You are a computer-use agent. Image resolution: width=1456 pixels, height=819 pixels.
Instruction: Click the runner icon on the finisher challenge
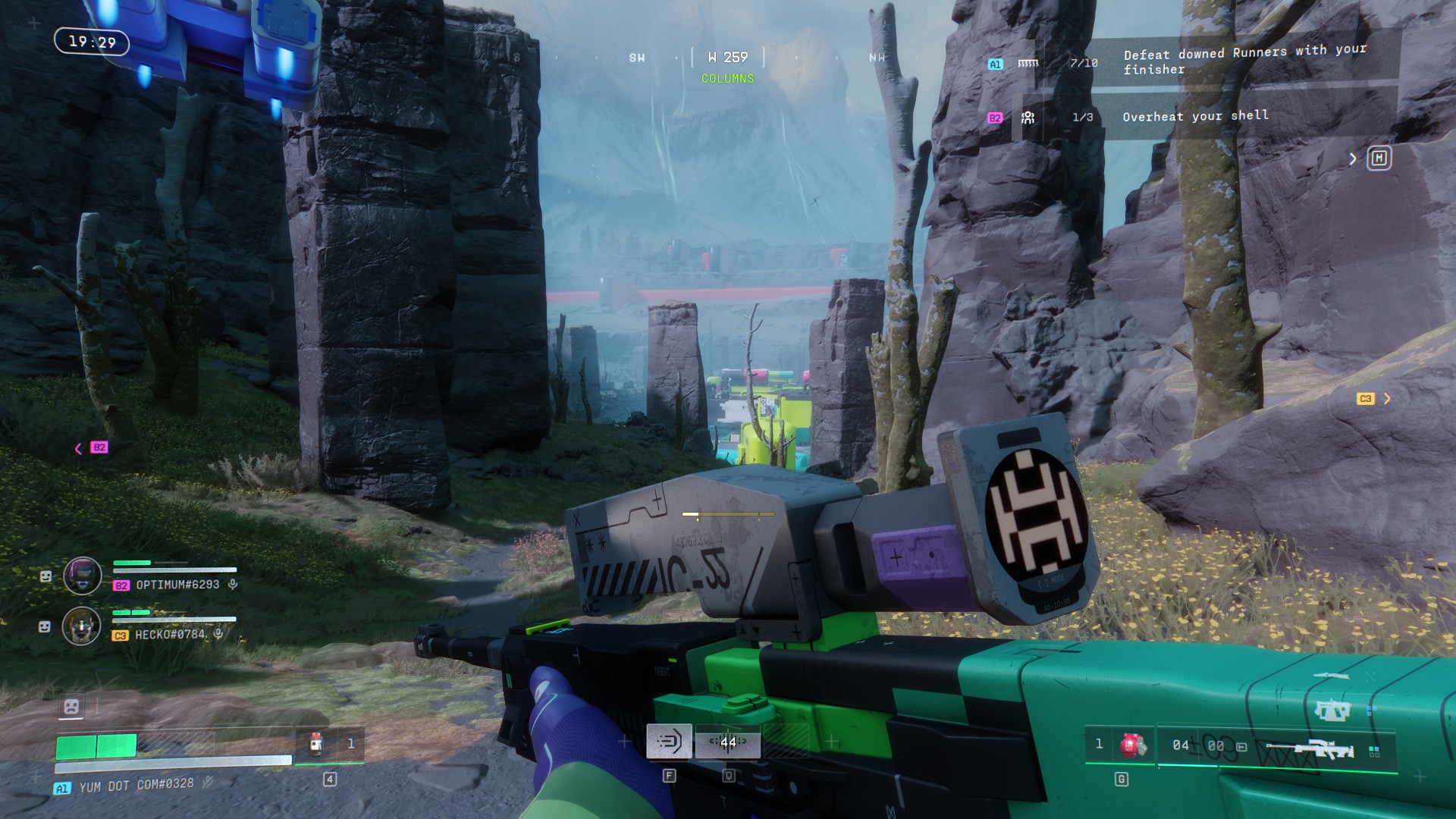(1029, 62)
